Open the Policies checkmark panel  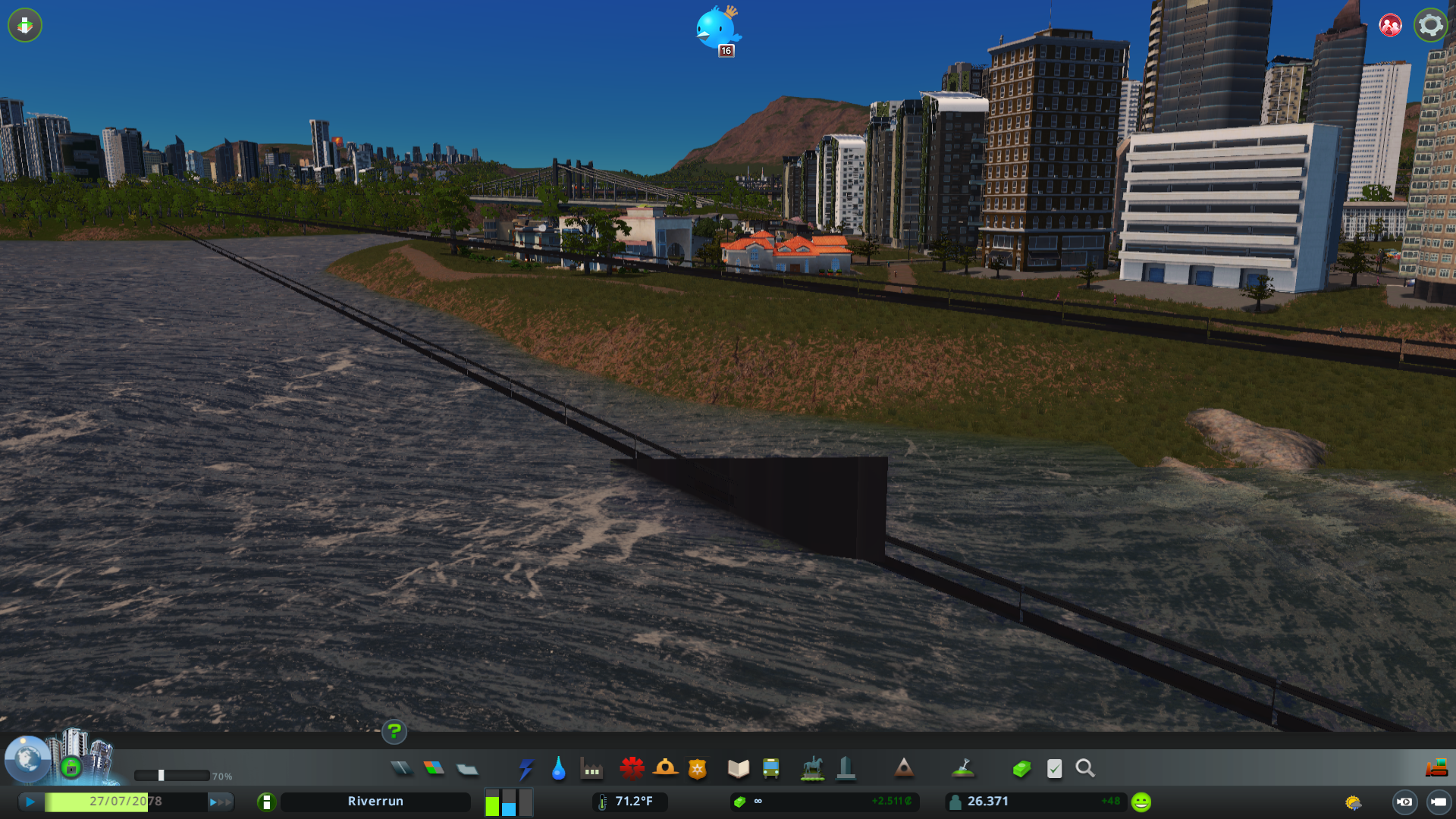click(x=1054, y=768)
